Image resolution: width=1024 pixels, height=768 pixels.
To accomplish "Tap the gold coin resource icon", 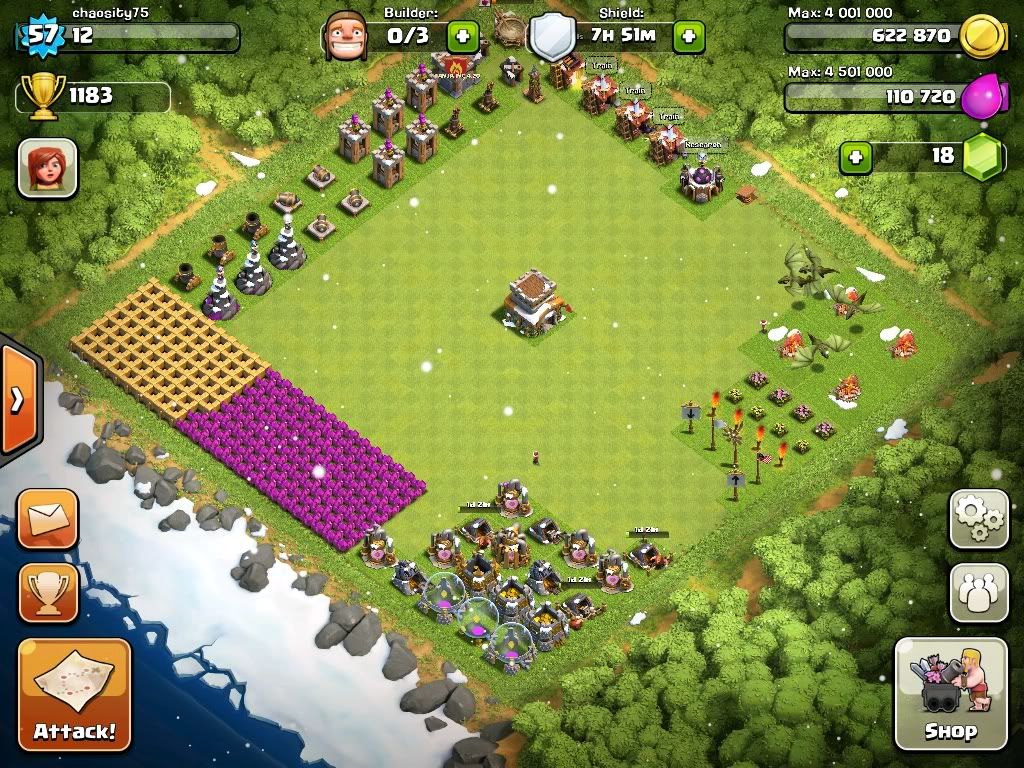I will click(x=981, y=37).
